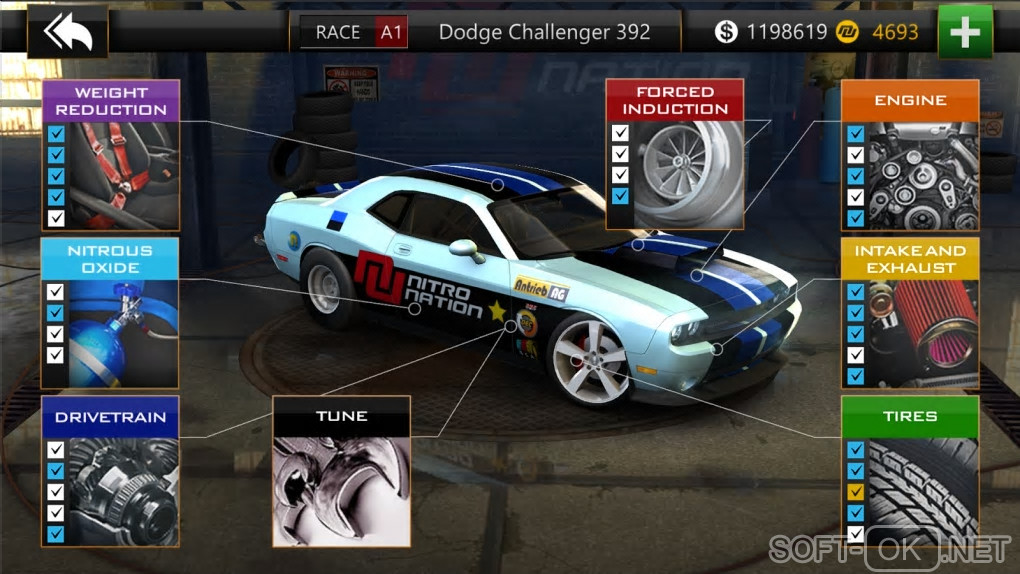Select Intake and Exhaust upgrades
Screen dimensions: 1020x574
click(910, 312)
